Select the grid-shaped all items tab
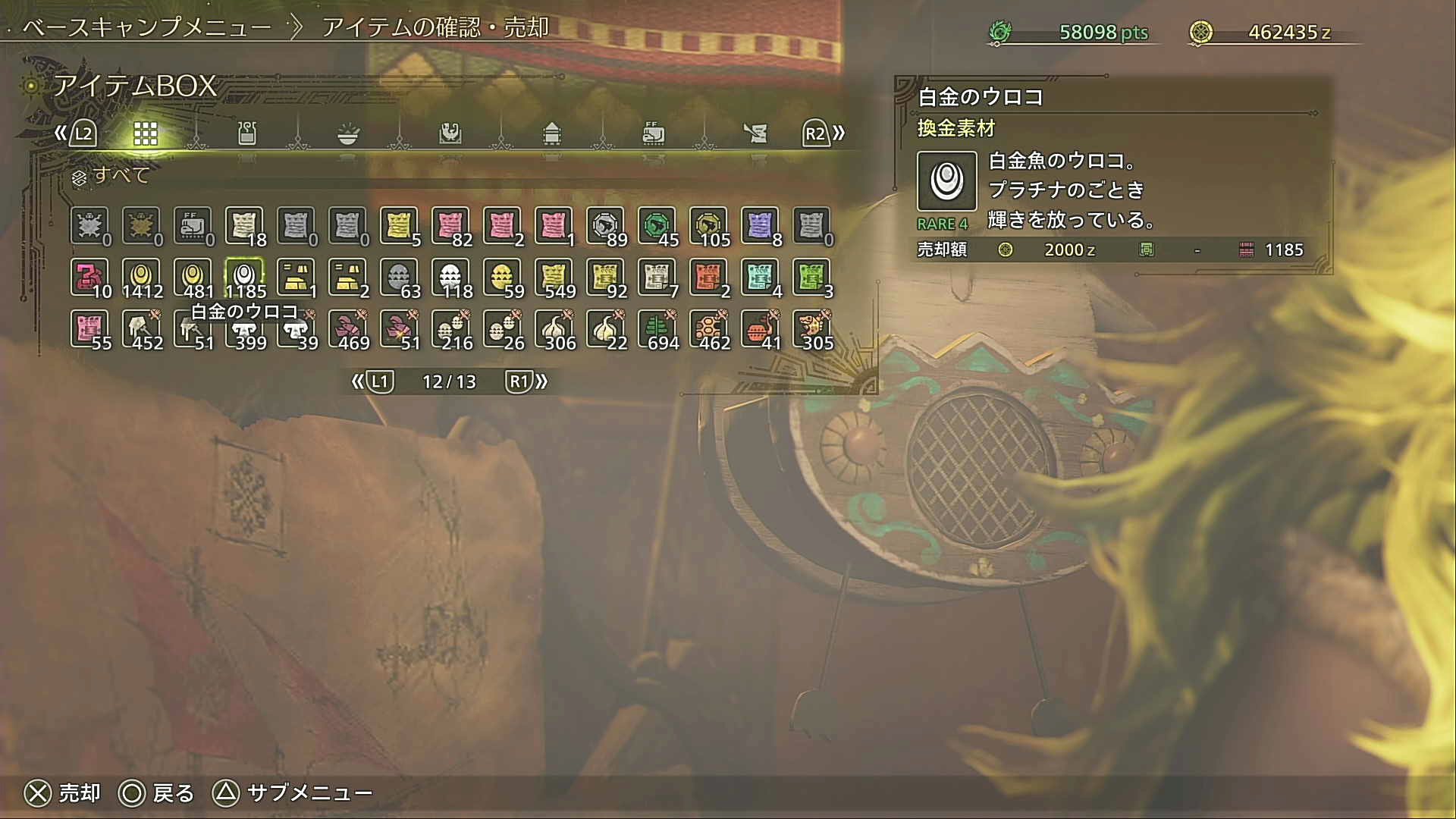The image size is (1456, 819). [x=145, y=133]
